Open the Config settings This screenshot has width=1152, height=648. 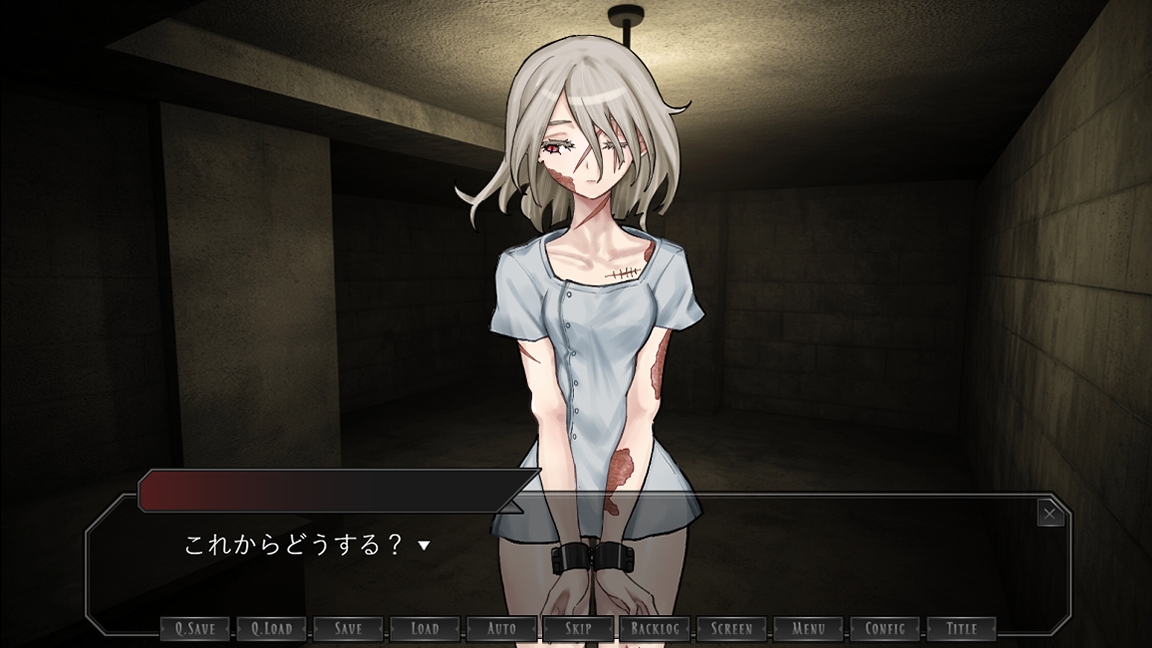(x=885, y=629)
